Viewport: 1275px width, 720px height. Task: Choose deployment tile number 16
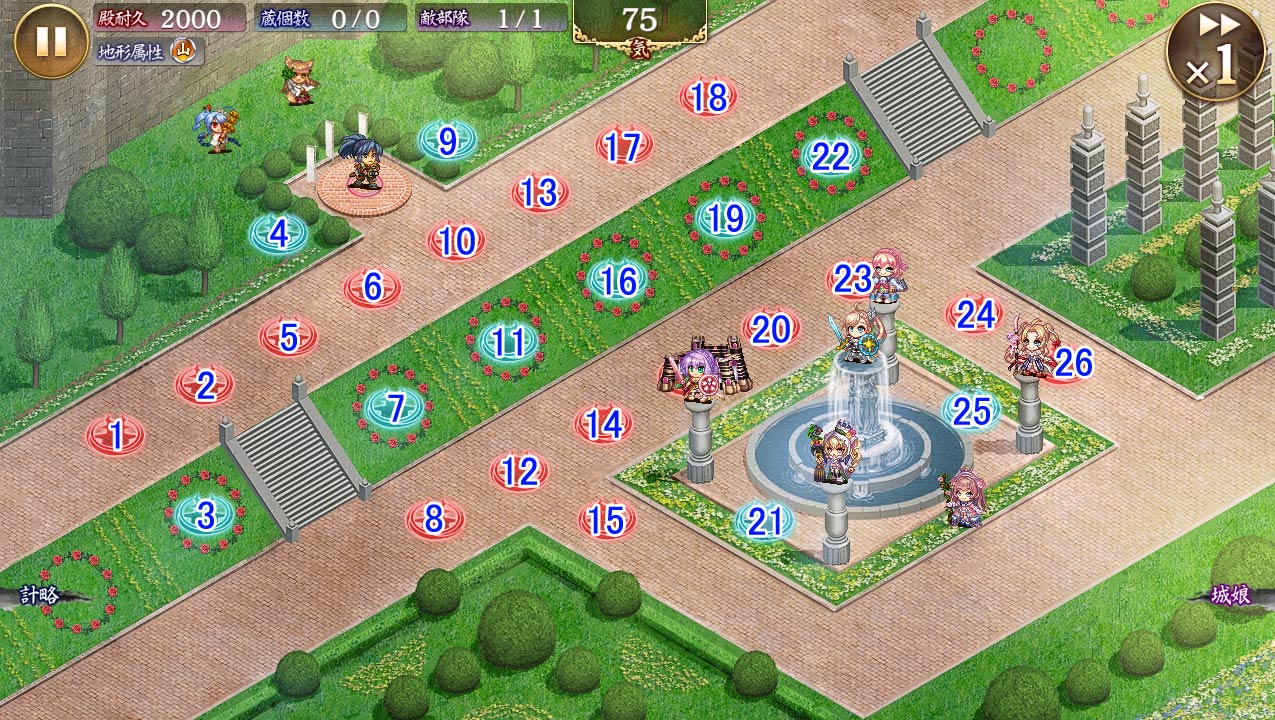pyautogui.click(x=618, y=281)
